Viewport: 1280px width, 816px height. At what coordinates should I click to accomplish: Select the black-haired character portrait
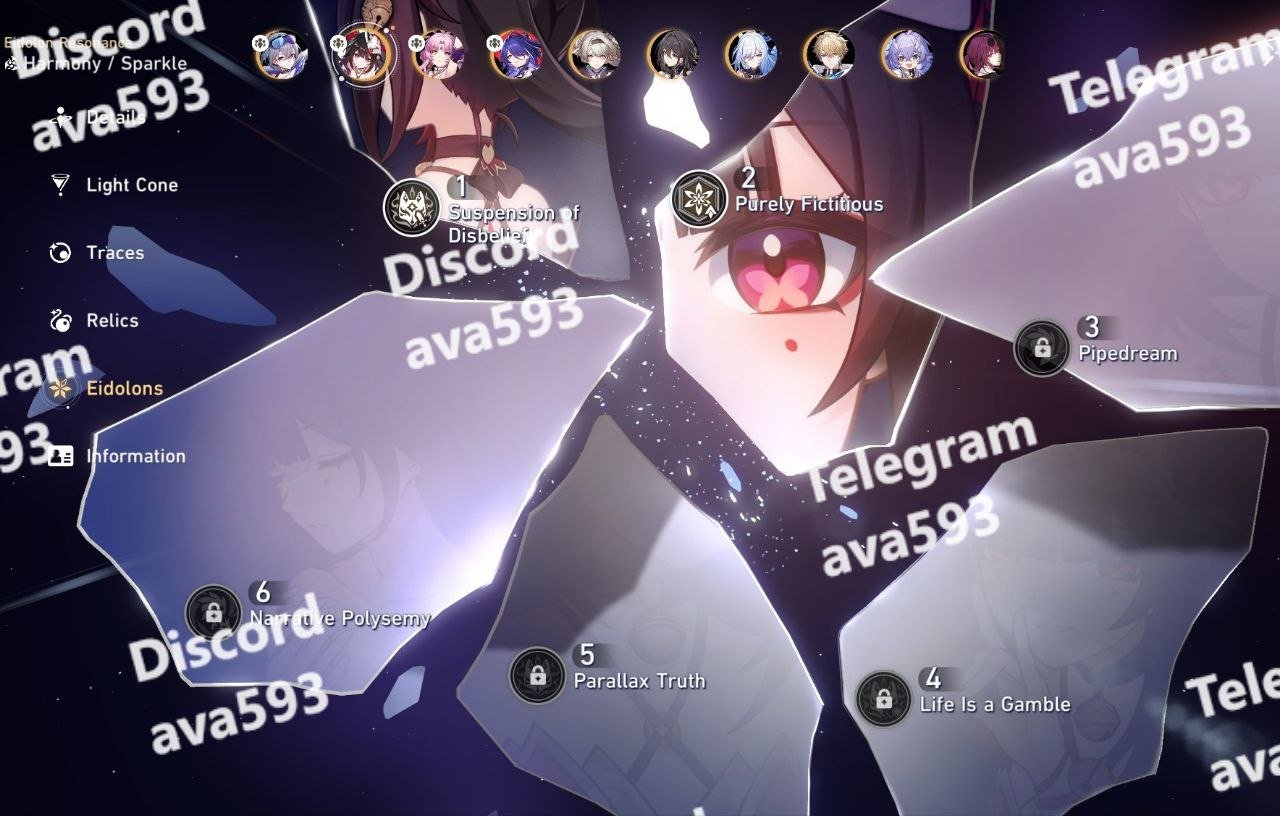click(672, 54)
